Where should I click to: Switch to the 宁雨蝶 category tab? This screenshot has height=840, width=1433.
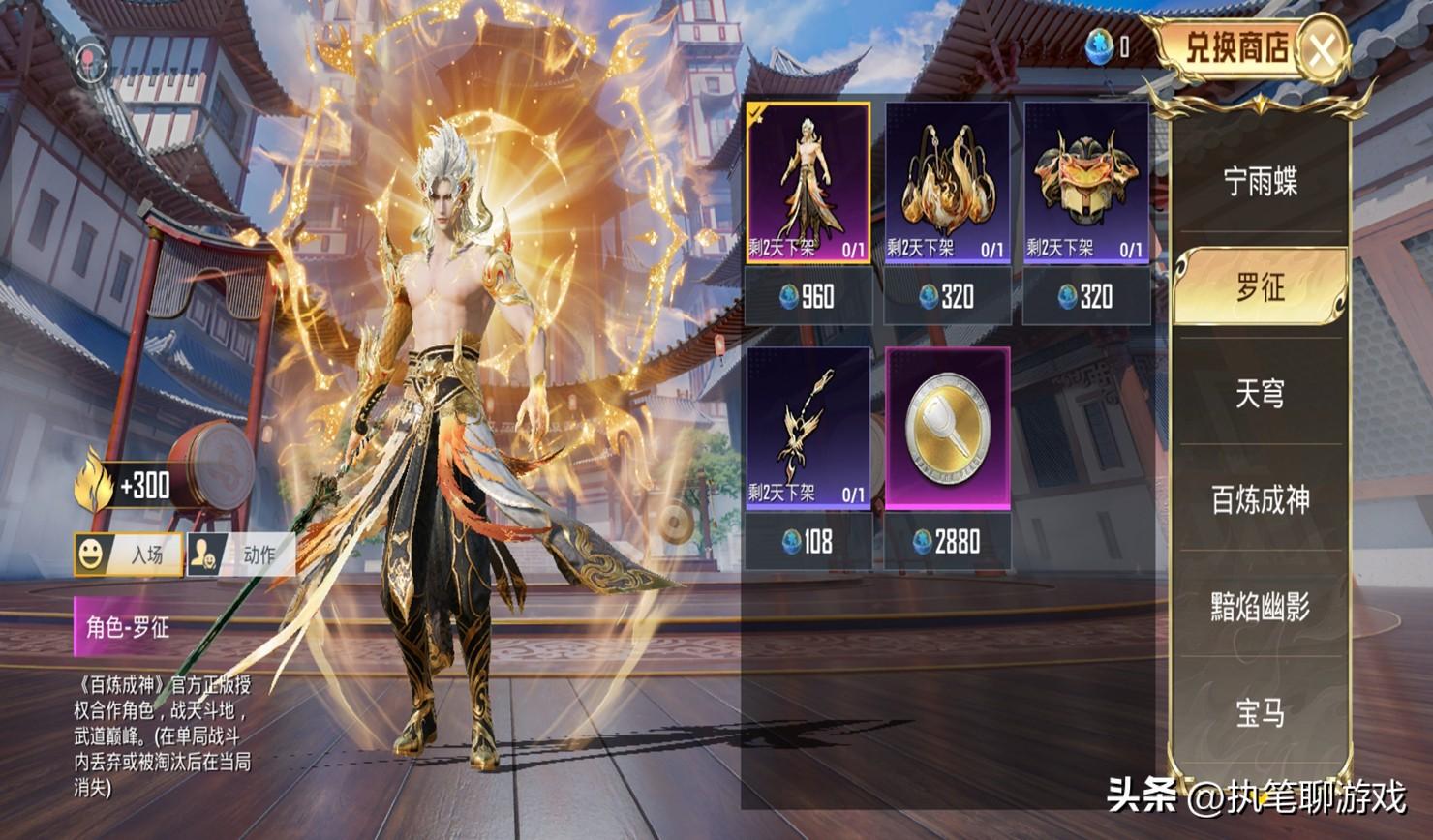[1260, 181]
